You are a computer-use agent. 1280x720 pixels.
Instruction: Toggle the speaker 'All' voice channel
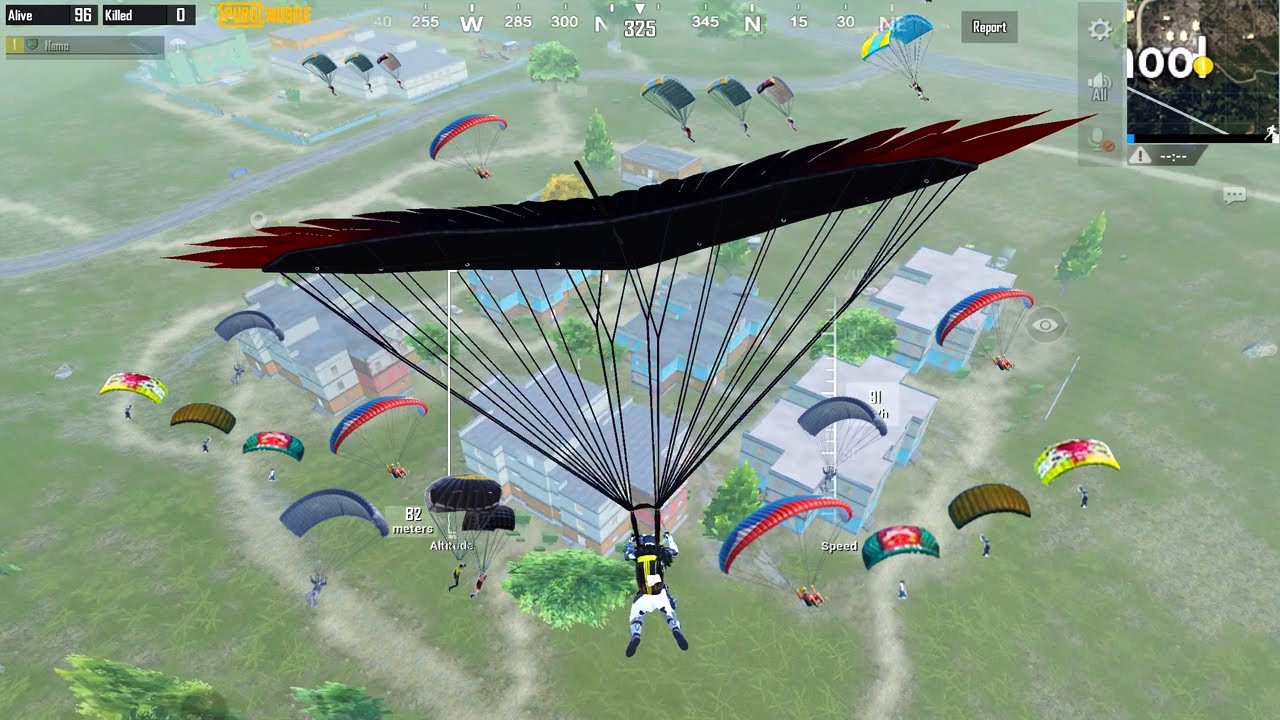click(1100, 87)
